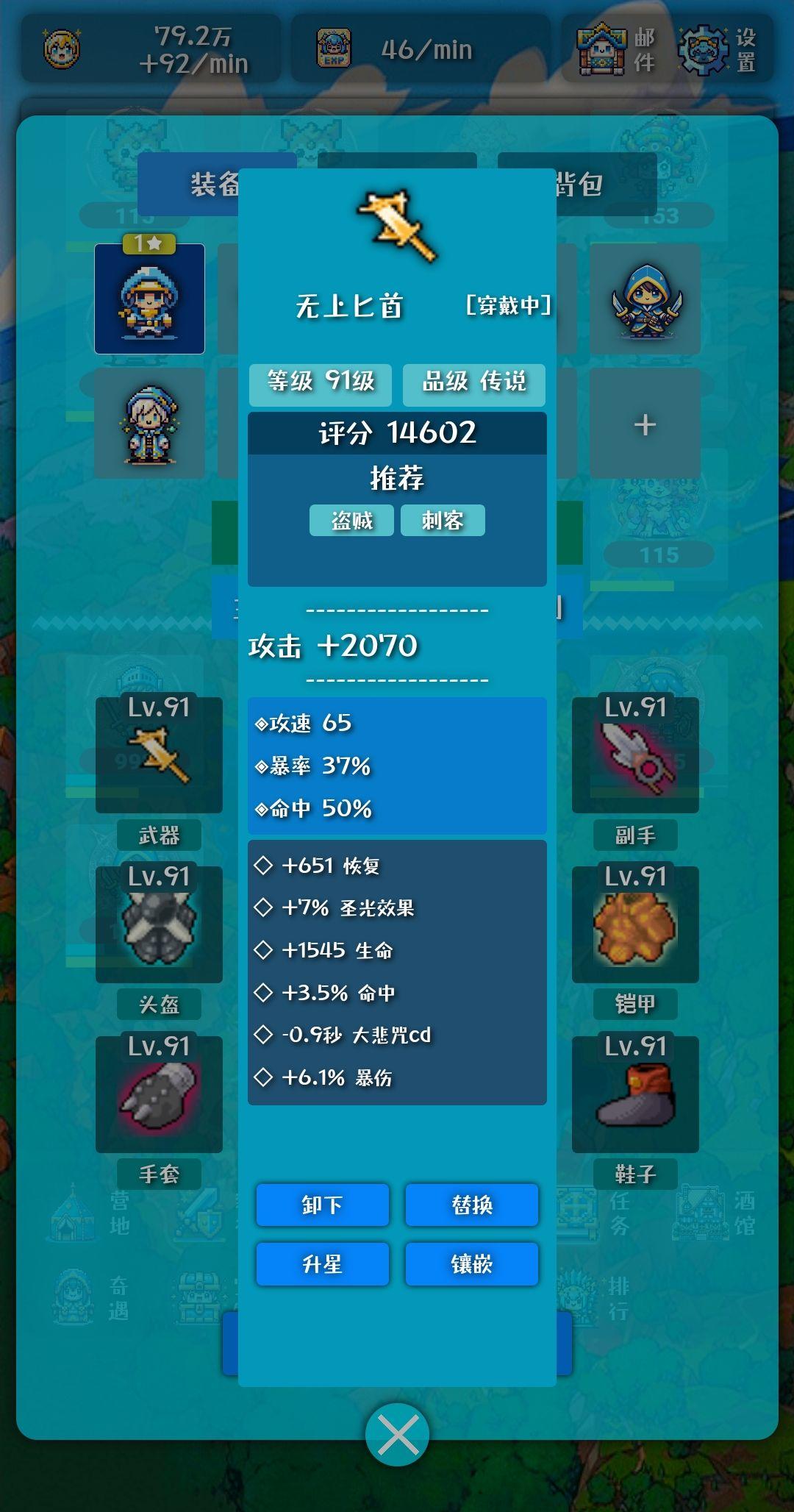This screenshot has width=794, height=1512.
Task: Select the 鞋子 boots equipment slot
Action: (635, 1094)
